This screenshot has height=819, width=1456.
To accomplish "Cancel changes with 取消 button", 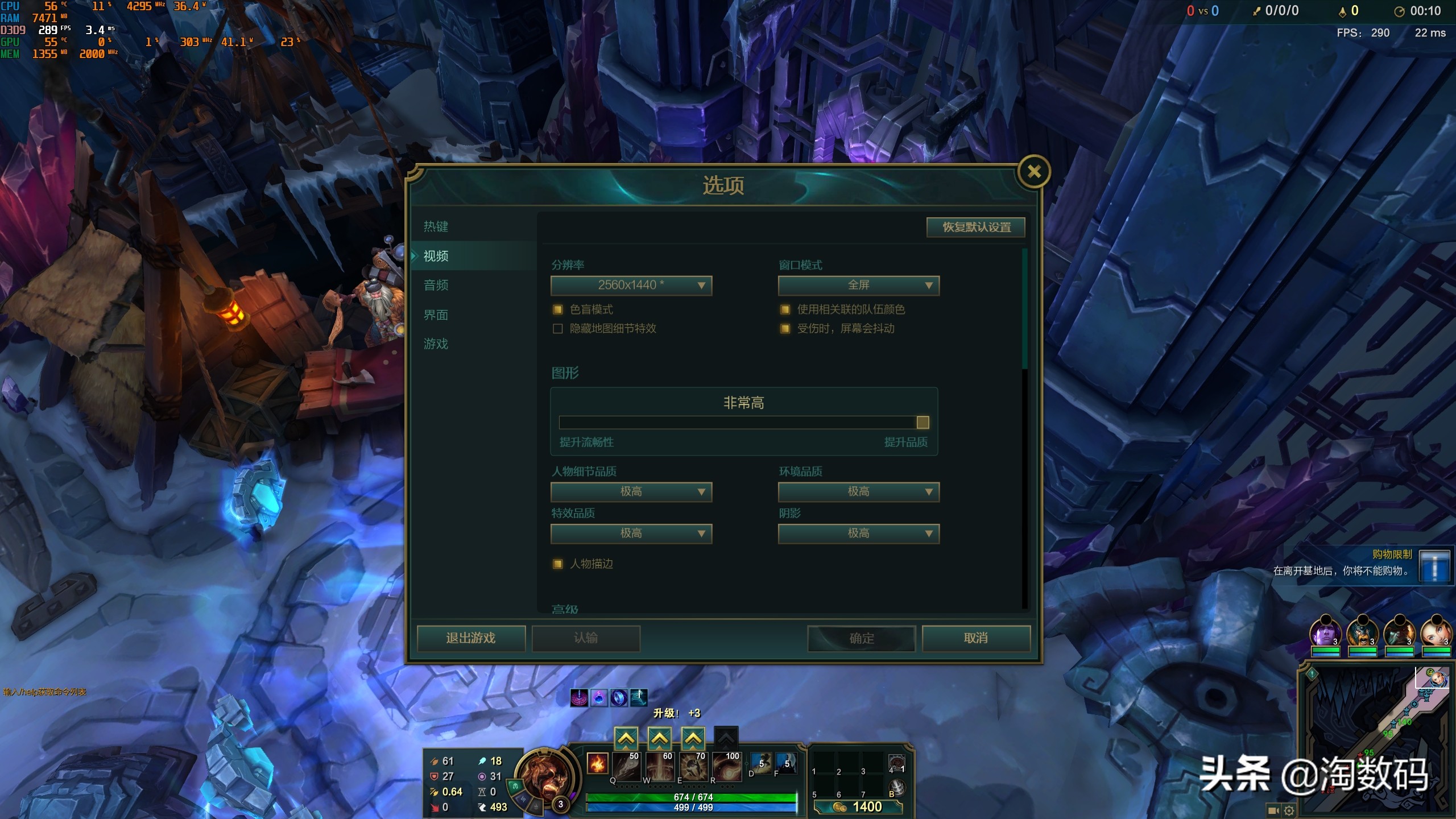I will click(x=976, y=638).
